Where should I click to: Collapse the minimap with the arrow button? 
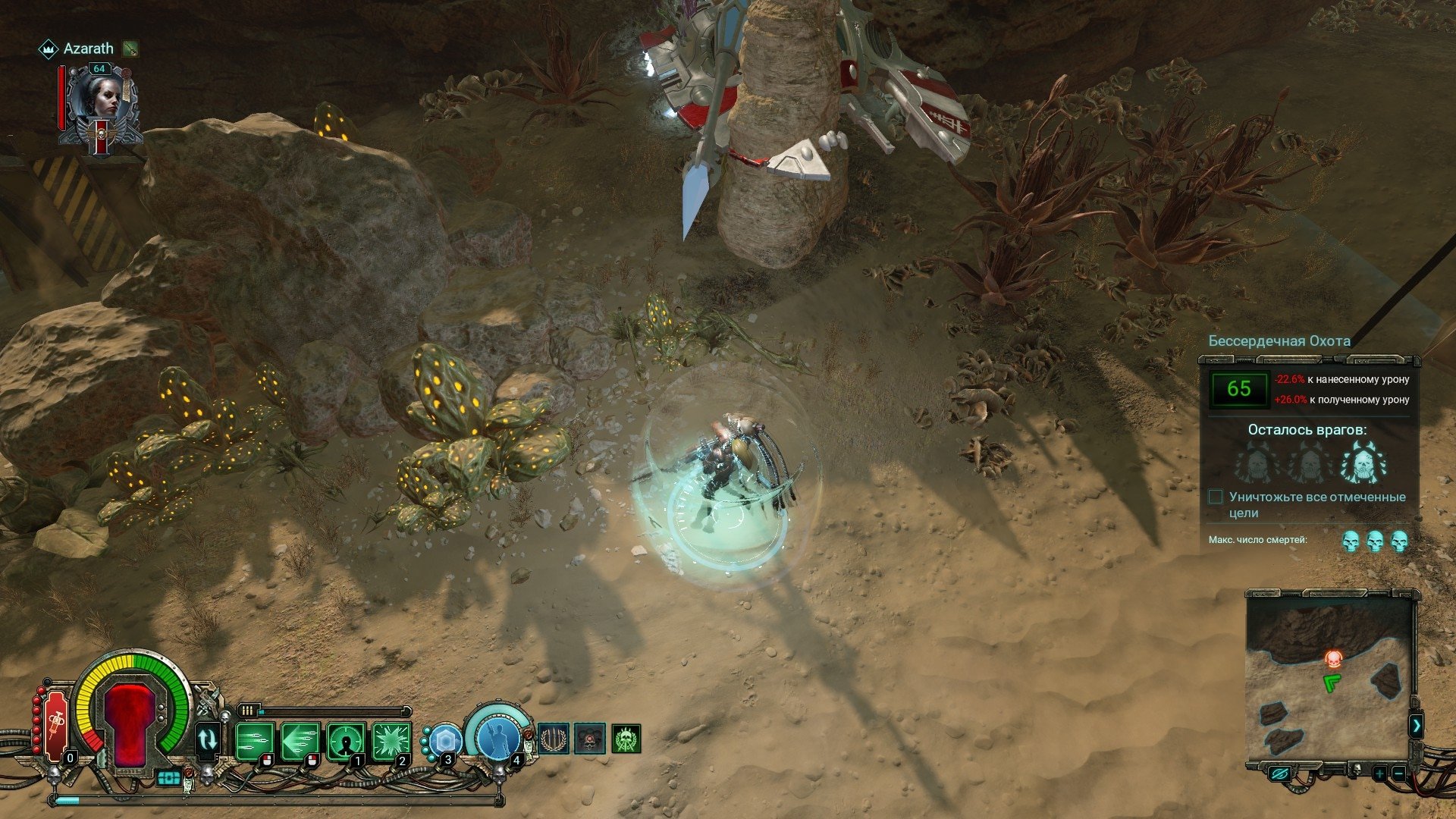click(x=1417, y=726)
